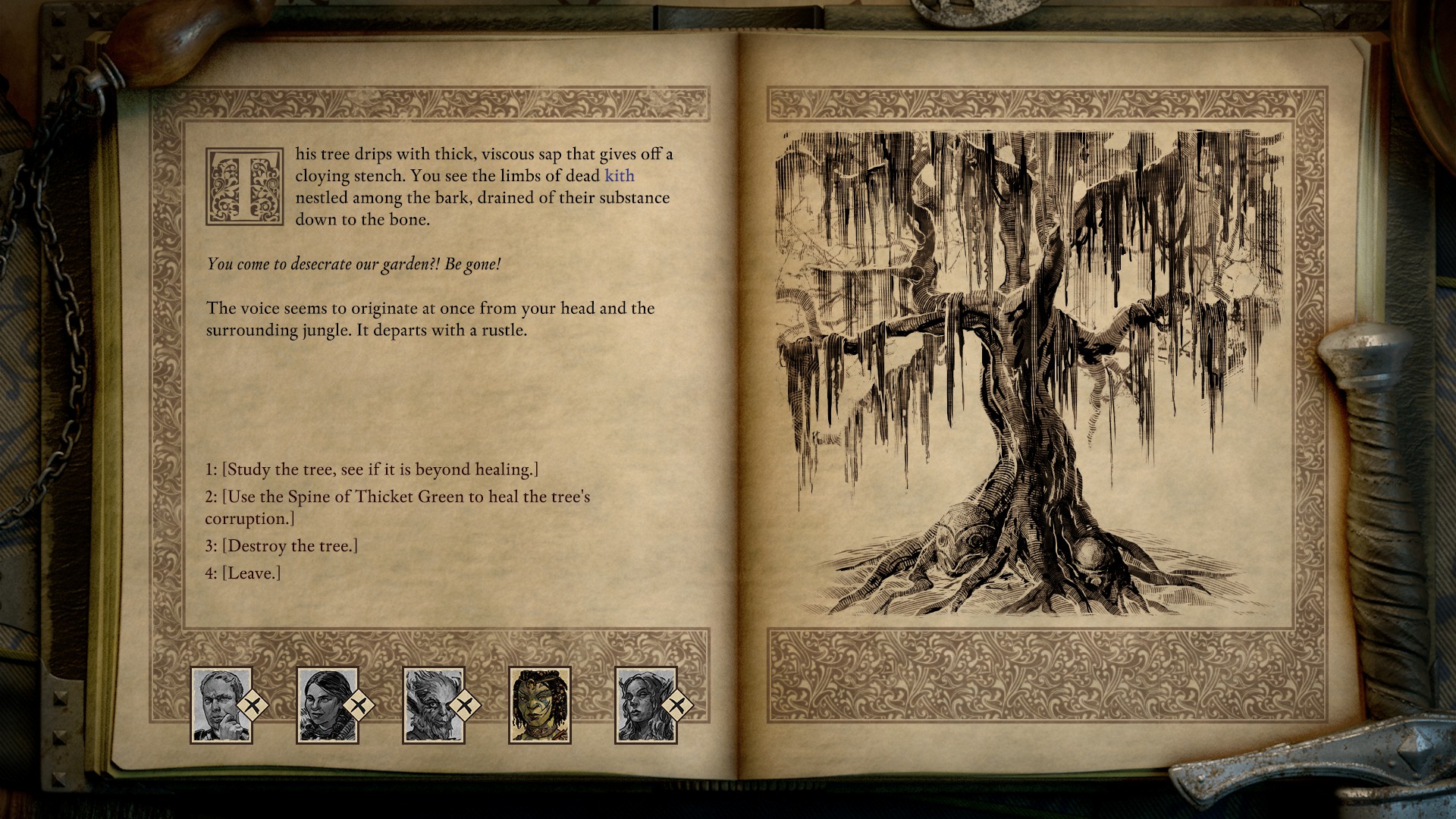
Task: Select the dark-haired woman party portrait
Action: point(327,704)
